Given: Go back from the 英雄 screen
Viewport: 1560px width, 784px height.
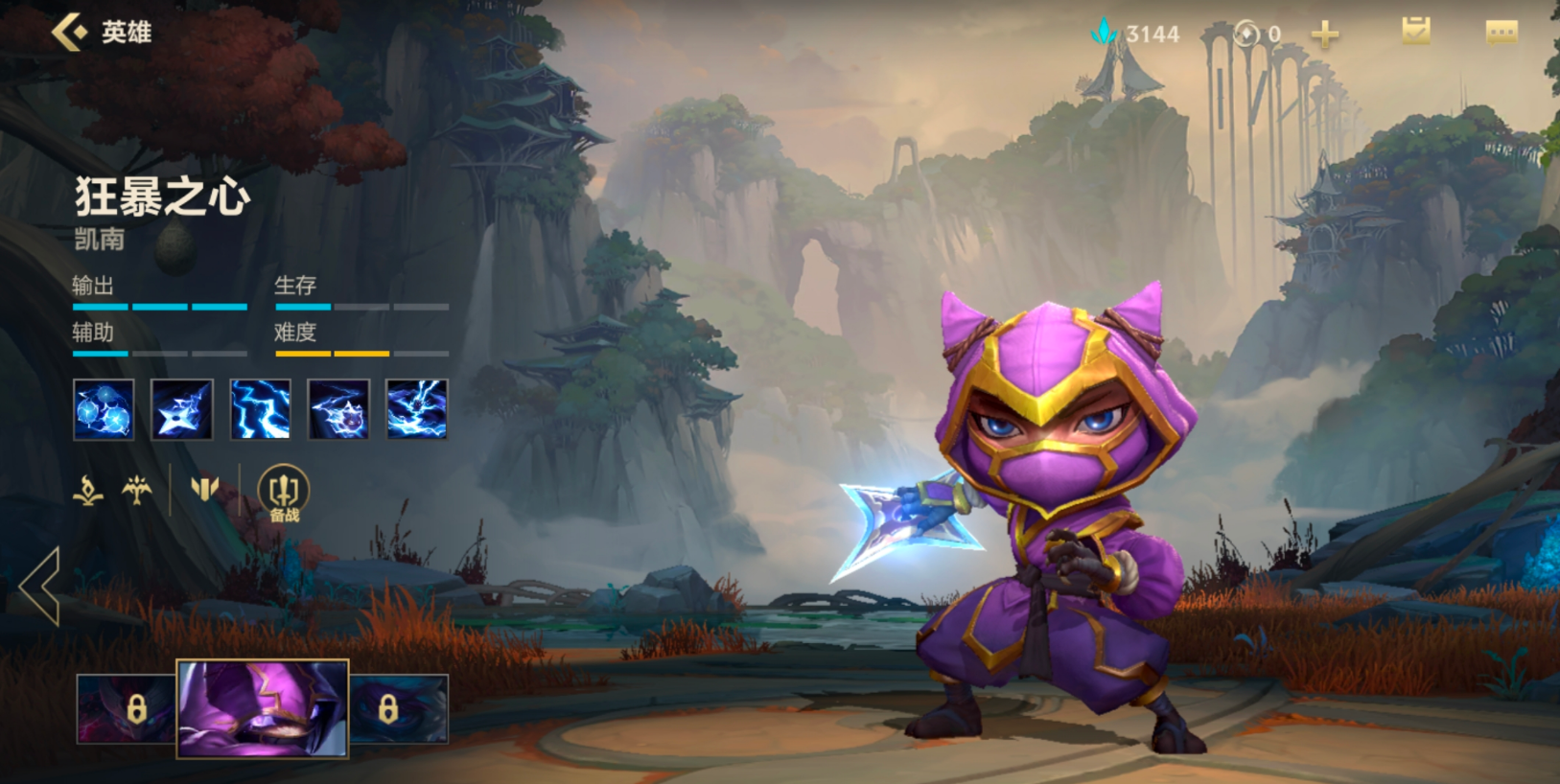Looking at the screenshot, I should (x=69, y=33).
